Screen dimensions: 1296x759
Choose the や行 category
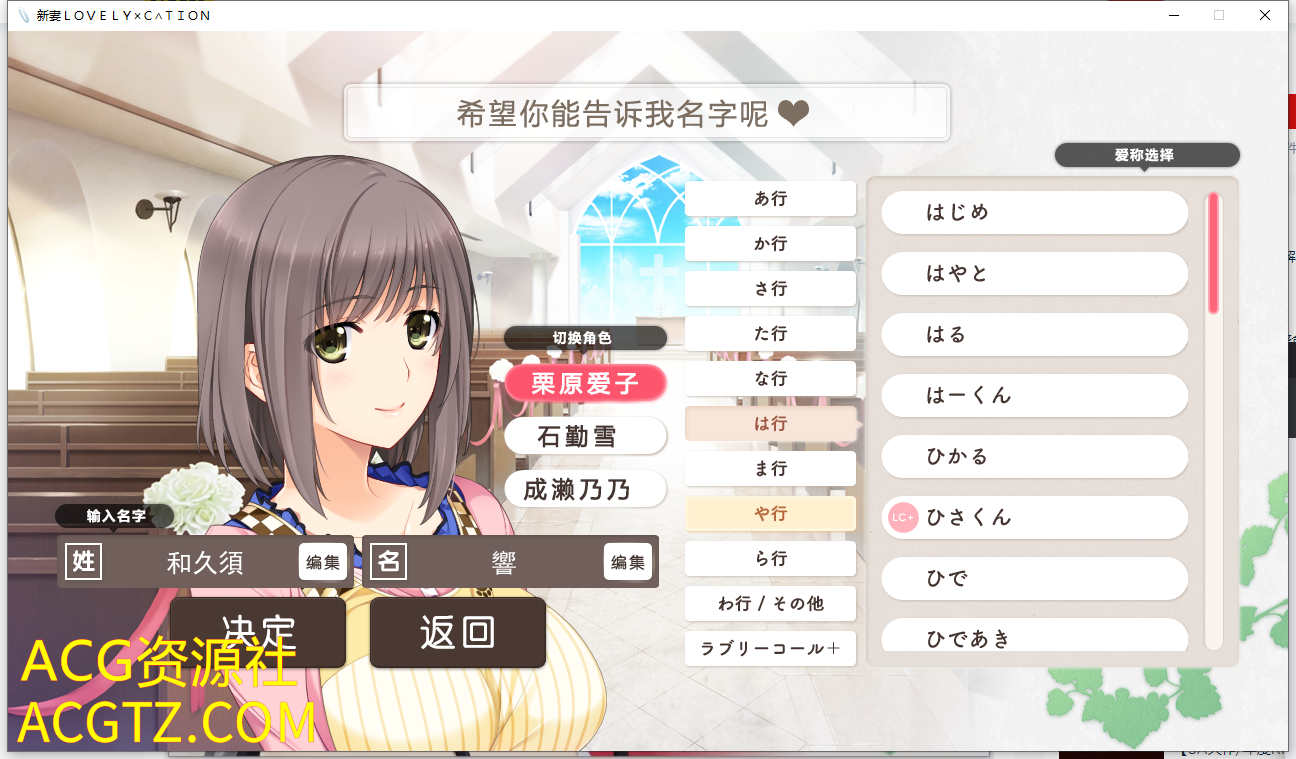point(770,513)
